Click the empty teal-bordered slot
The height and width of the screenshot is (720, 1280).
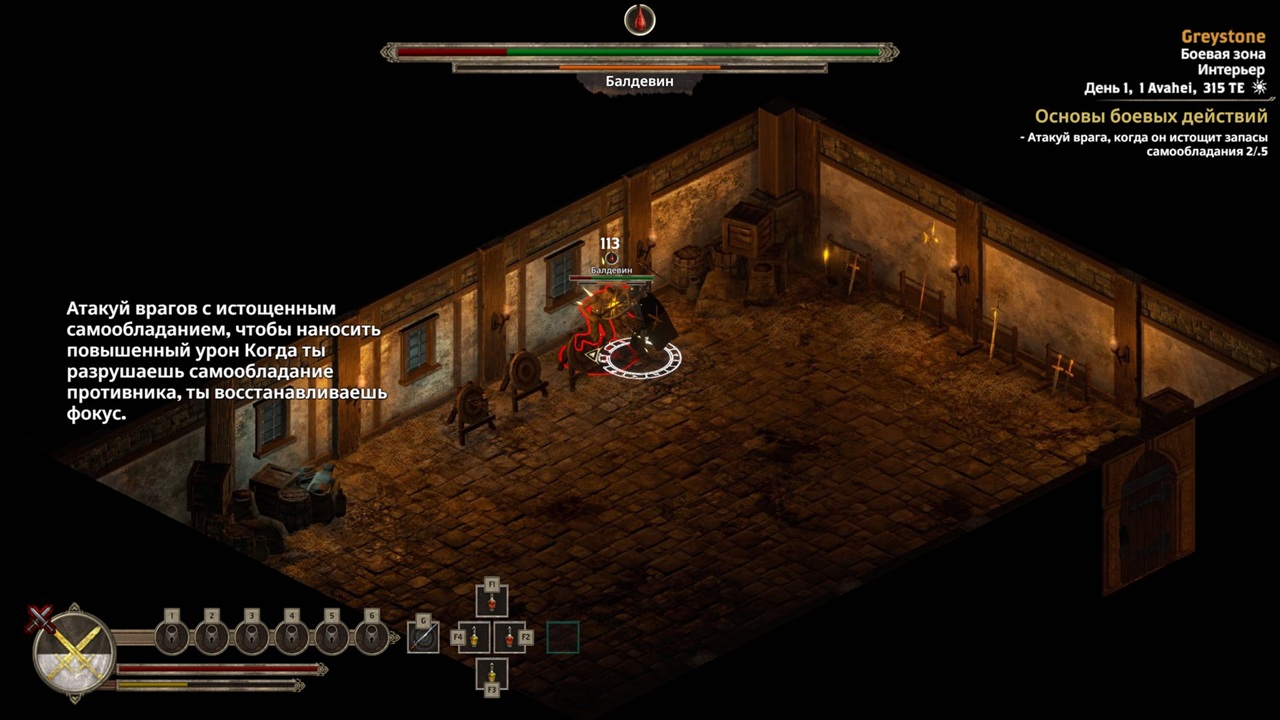point(563,637)
